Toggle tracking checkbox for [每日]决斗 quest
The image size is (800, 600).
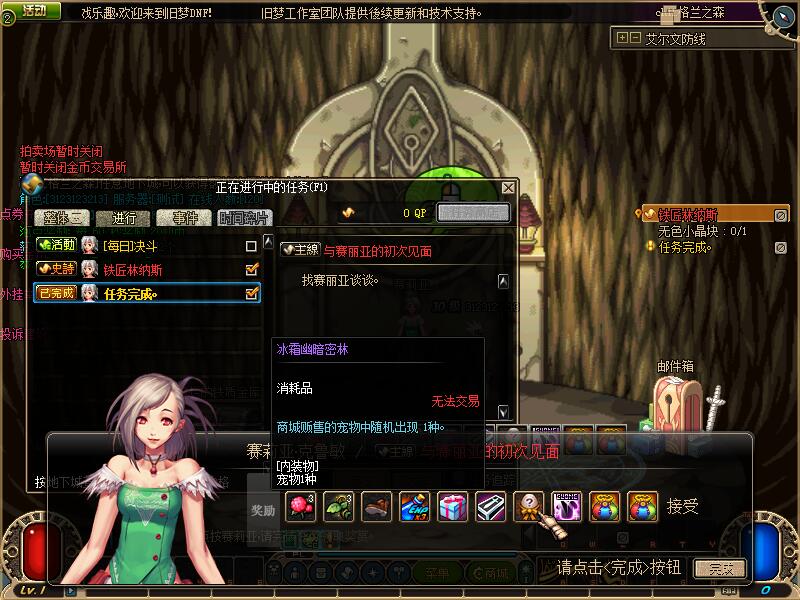tap(252, 245)
